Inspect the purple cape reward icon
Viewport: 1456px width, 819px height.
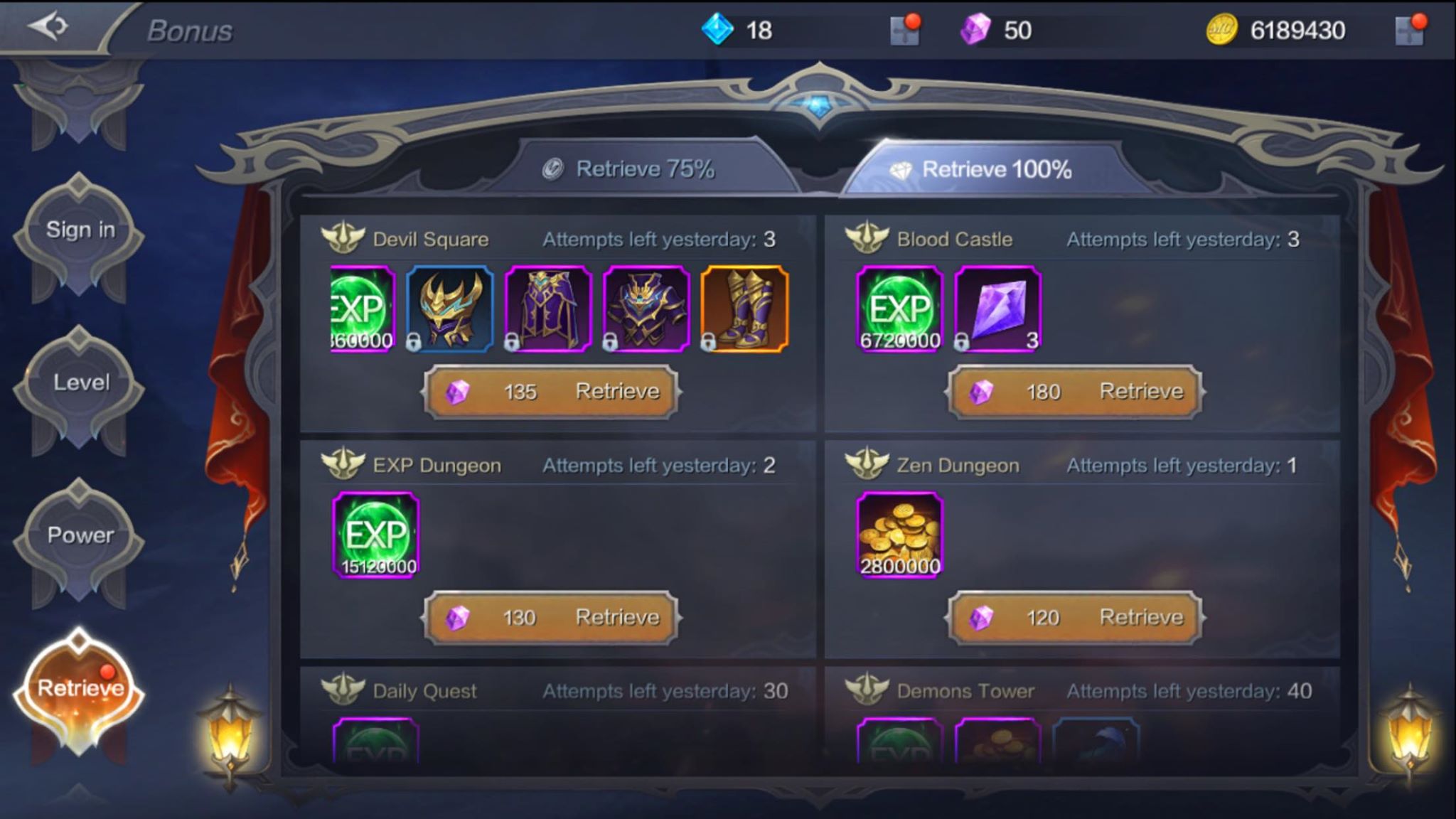548,309
